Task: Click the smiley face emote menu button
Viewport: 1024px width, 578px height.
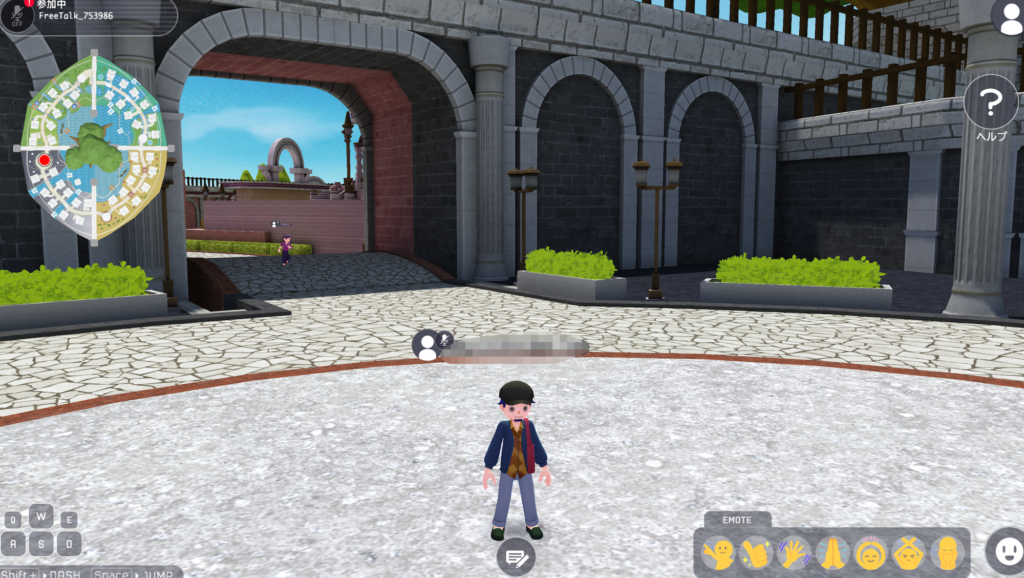Action: coord(1004,550)
